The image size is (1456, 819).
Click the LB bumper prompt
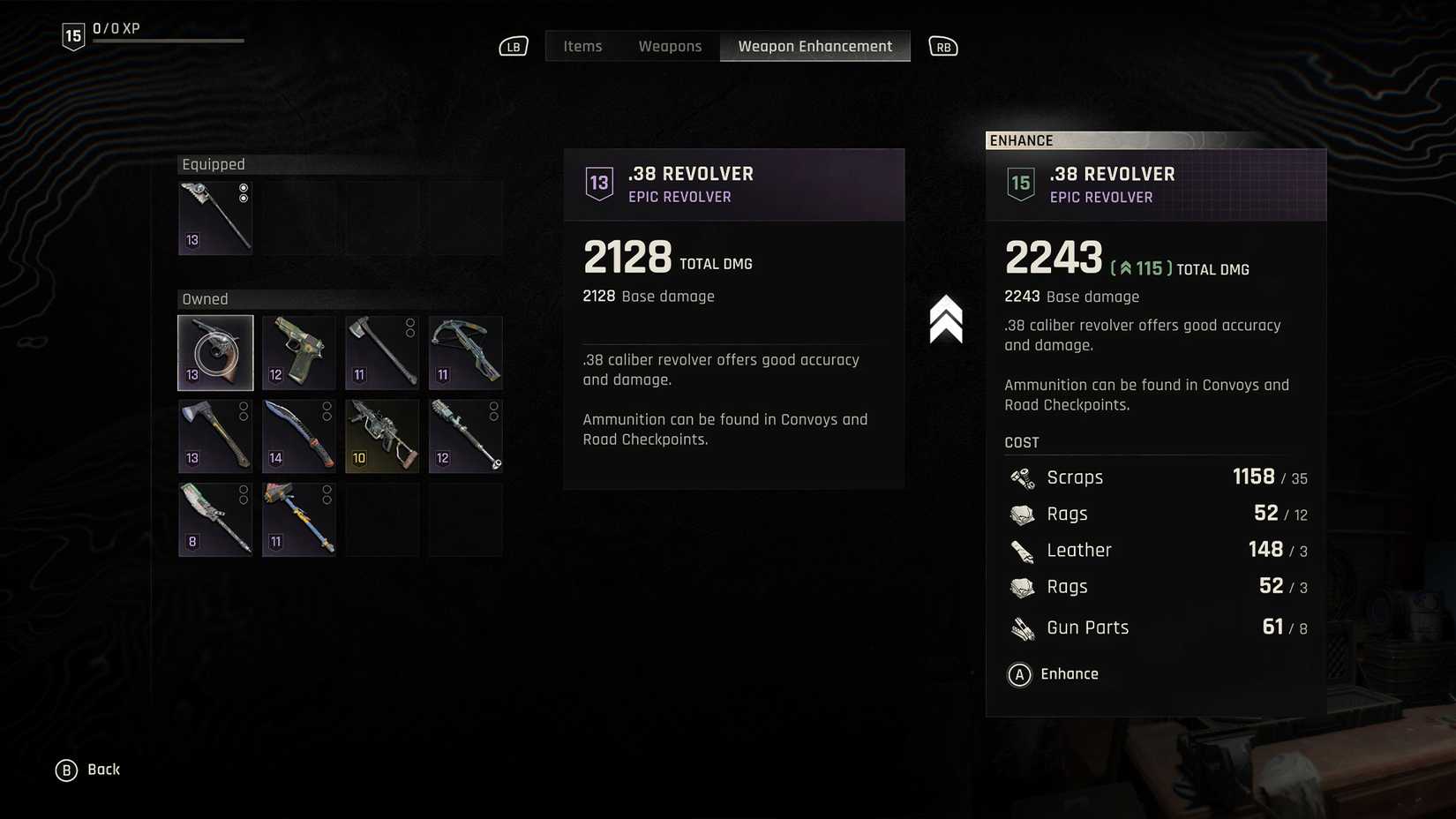tap(513, 46)
